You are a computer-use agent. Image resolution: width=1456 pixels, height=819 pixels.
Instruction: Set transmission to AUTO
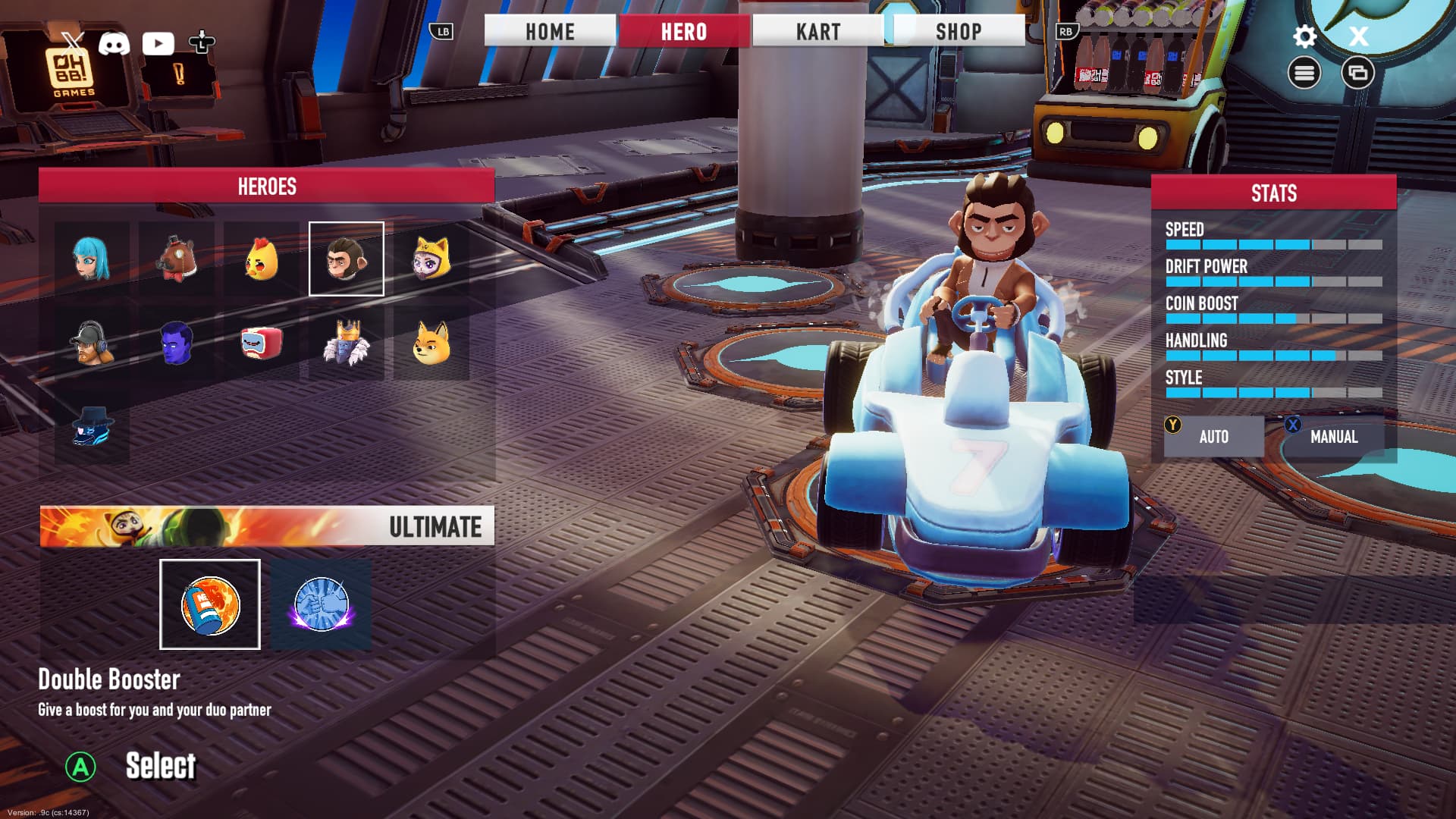pyautogui.click(x=1214, y=437)
